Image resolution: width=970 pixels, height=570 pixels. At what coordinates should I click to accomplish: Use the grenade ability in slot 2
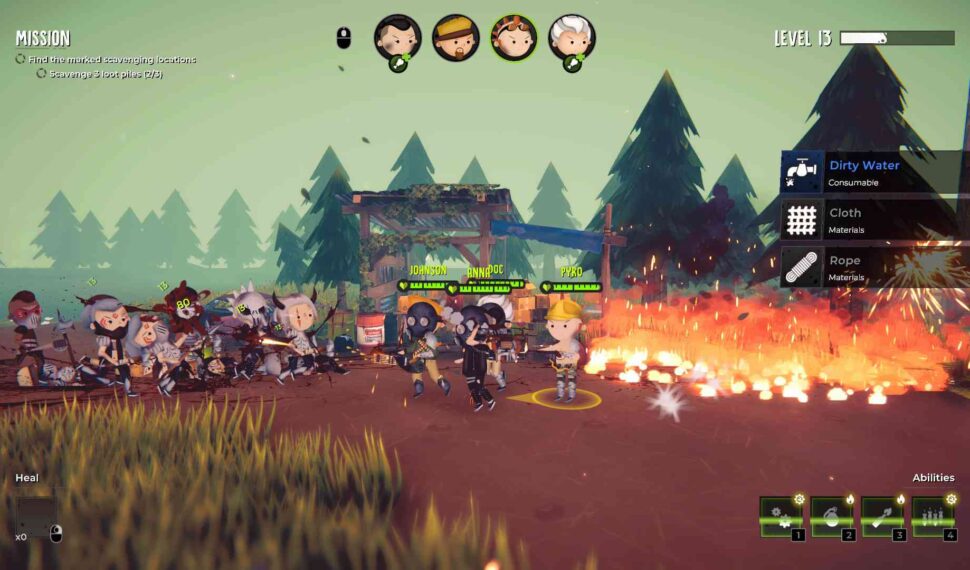pyautogui.click(x=832, y=517)
